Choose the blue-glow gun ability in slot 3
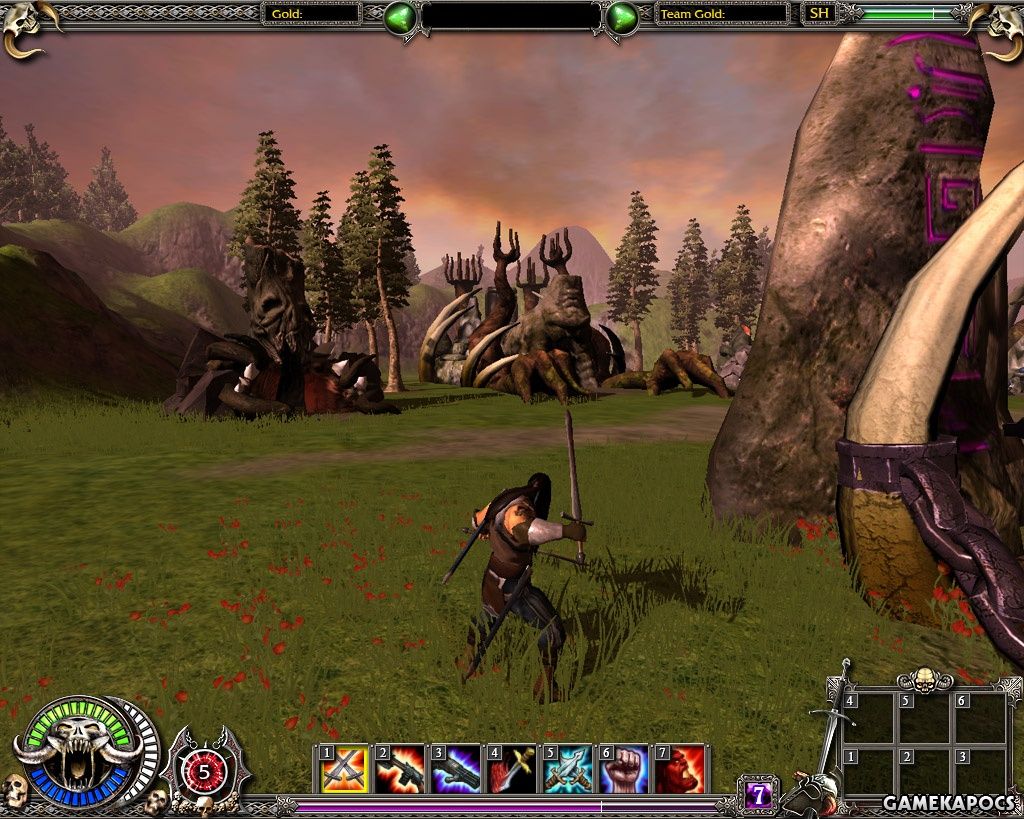 click(456, 770)
